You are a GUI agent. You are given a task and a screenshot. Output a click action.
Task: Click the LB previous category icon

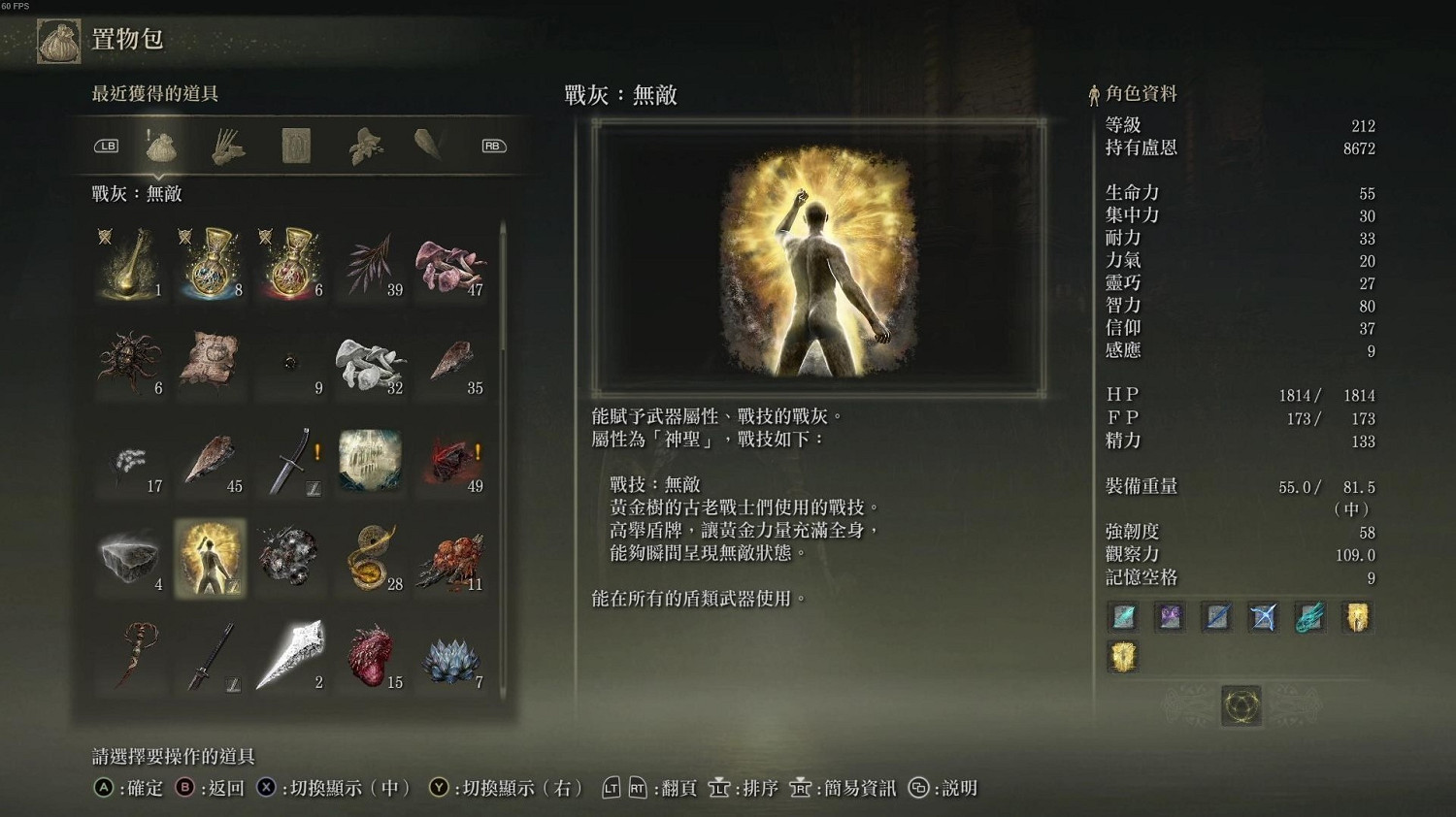pos(105,144)
